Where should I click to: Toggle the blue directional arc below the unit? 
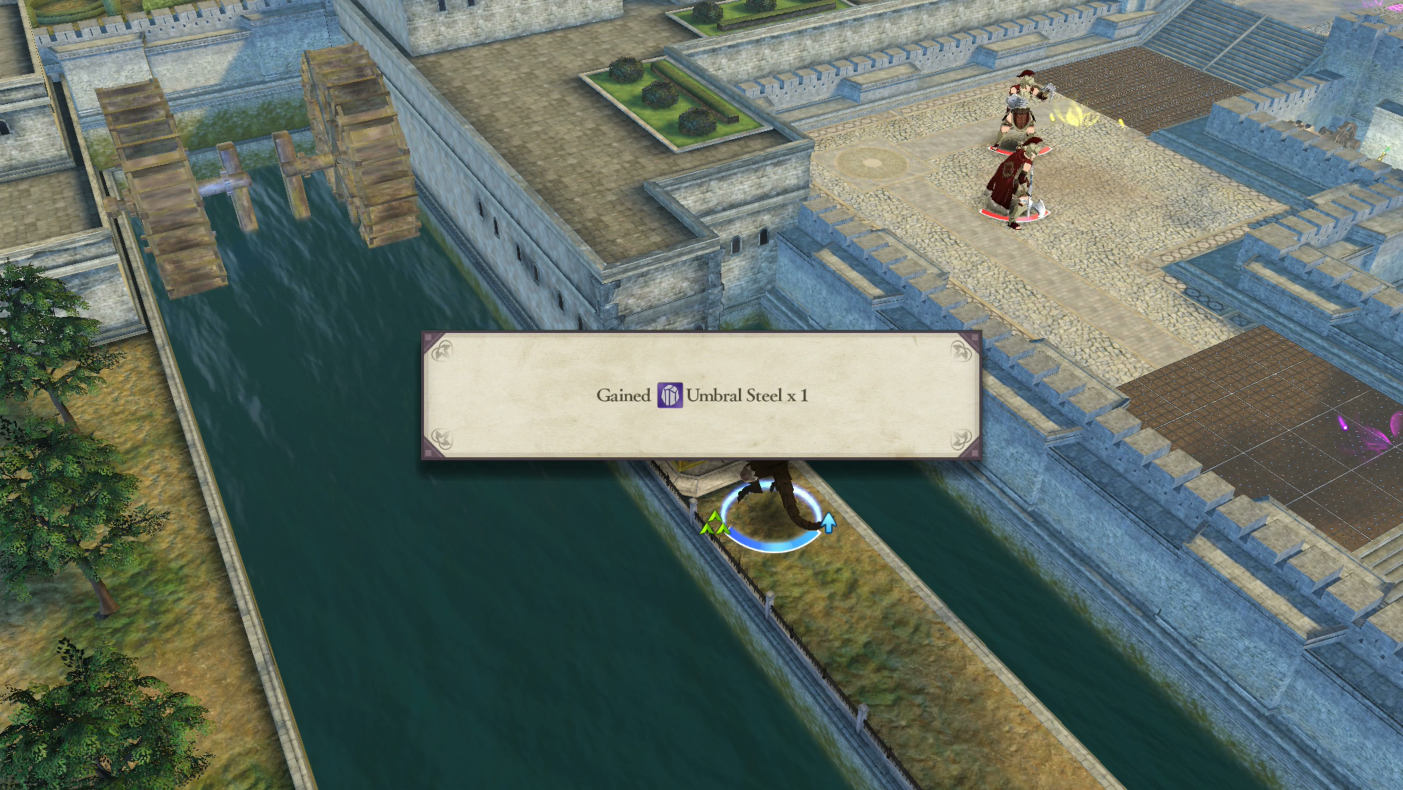coord(768,543)
